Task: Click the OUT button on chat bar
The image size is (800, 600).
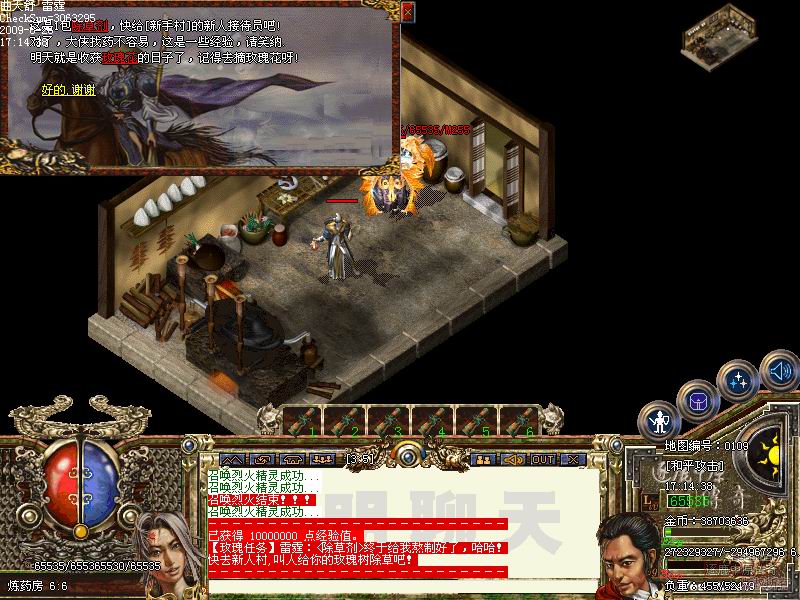Action: 543,459
